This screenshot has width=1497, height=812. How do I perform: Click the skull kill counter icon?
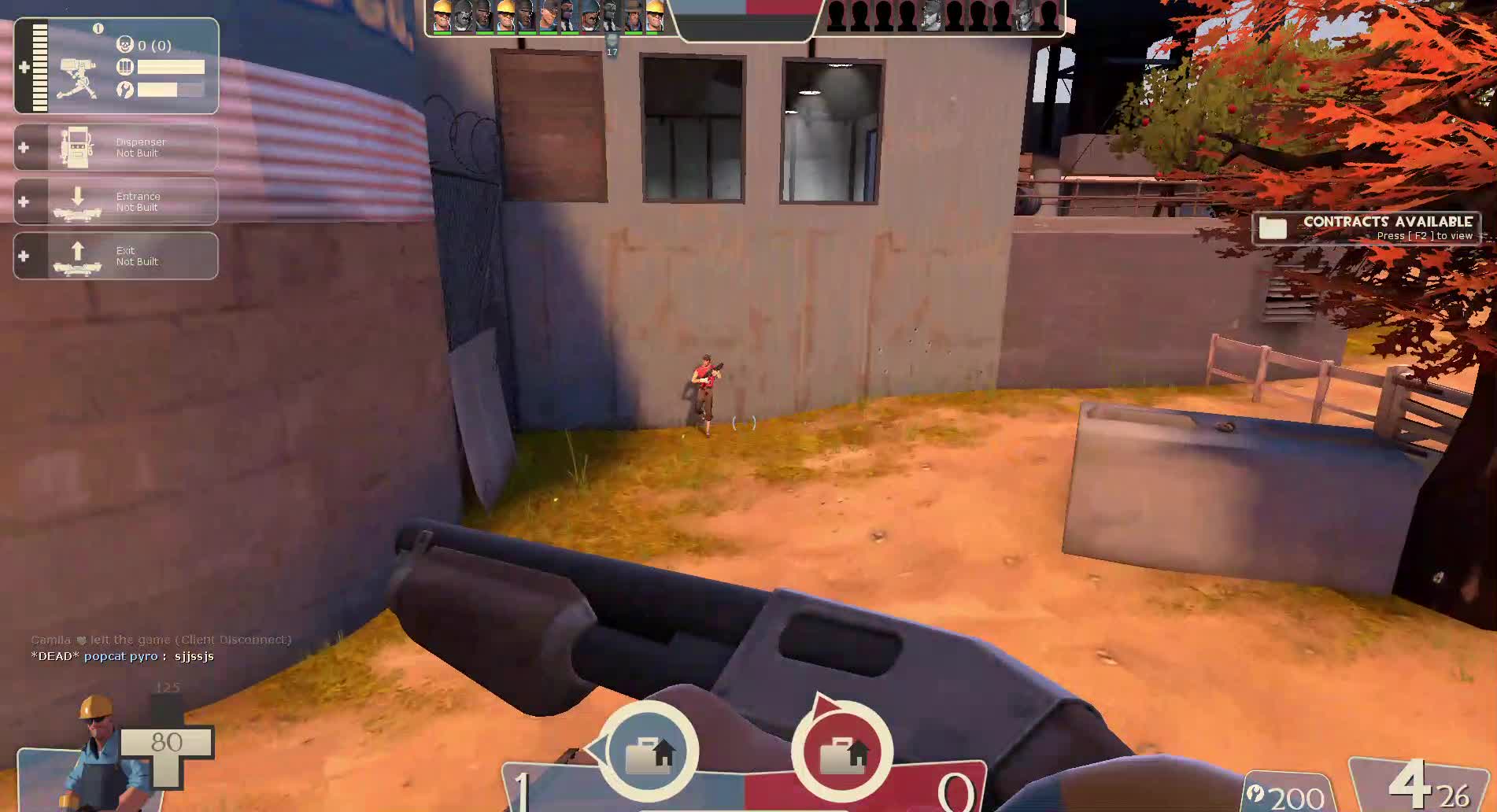coord(125,46)
